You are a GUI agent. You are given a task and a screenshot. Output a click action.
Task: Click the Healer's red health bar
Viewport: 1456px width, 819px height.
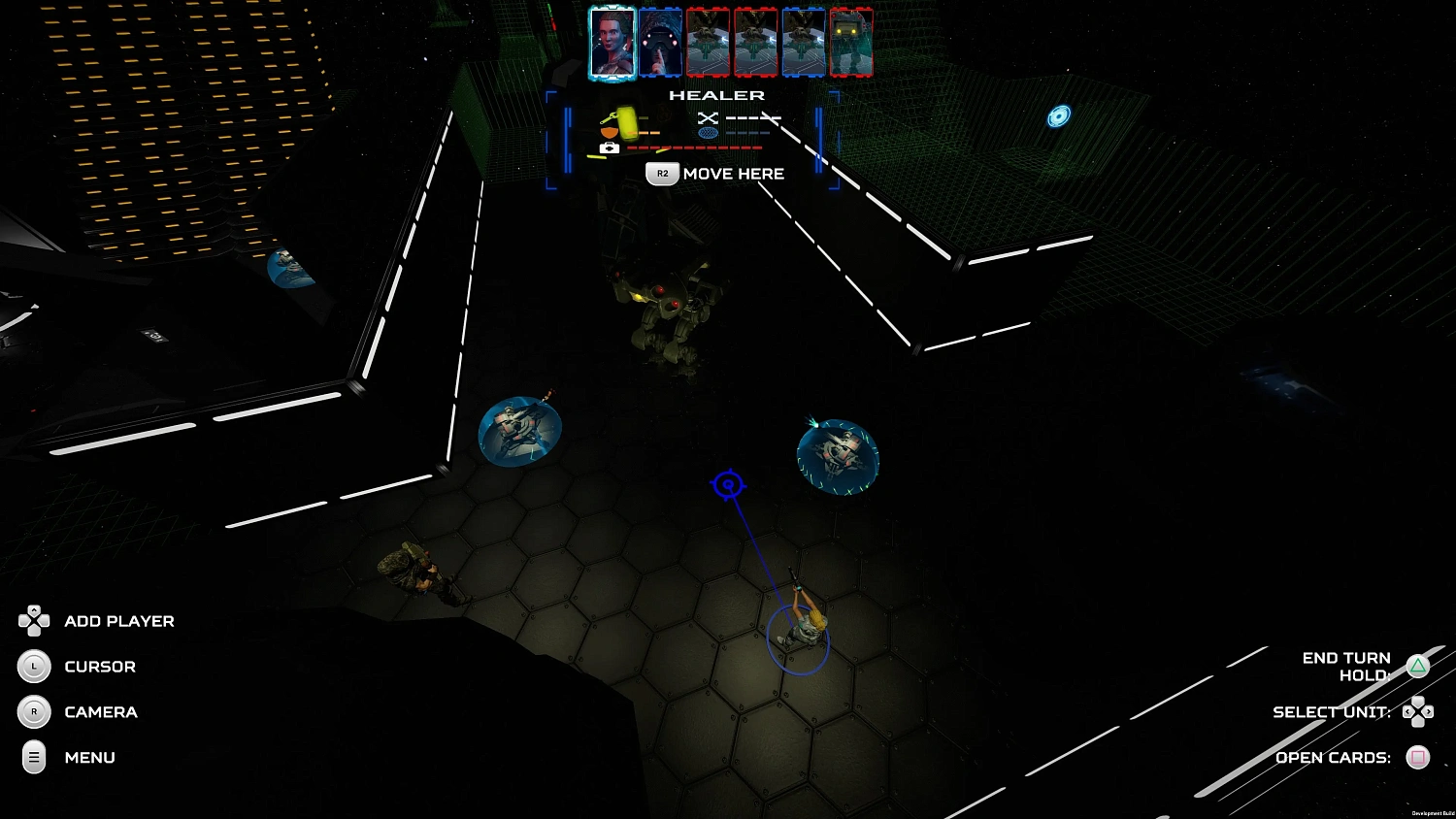coord(694,147)
